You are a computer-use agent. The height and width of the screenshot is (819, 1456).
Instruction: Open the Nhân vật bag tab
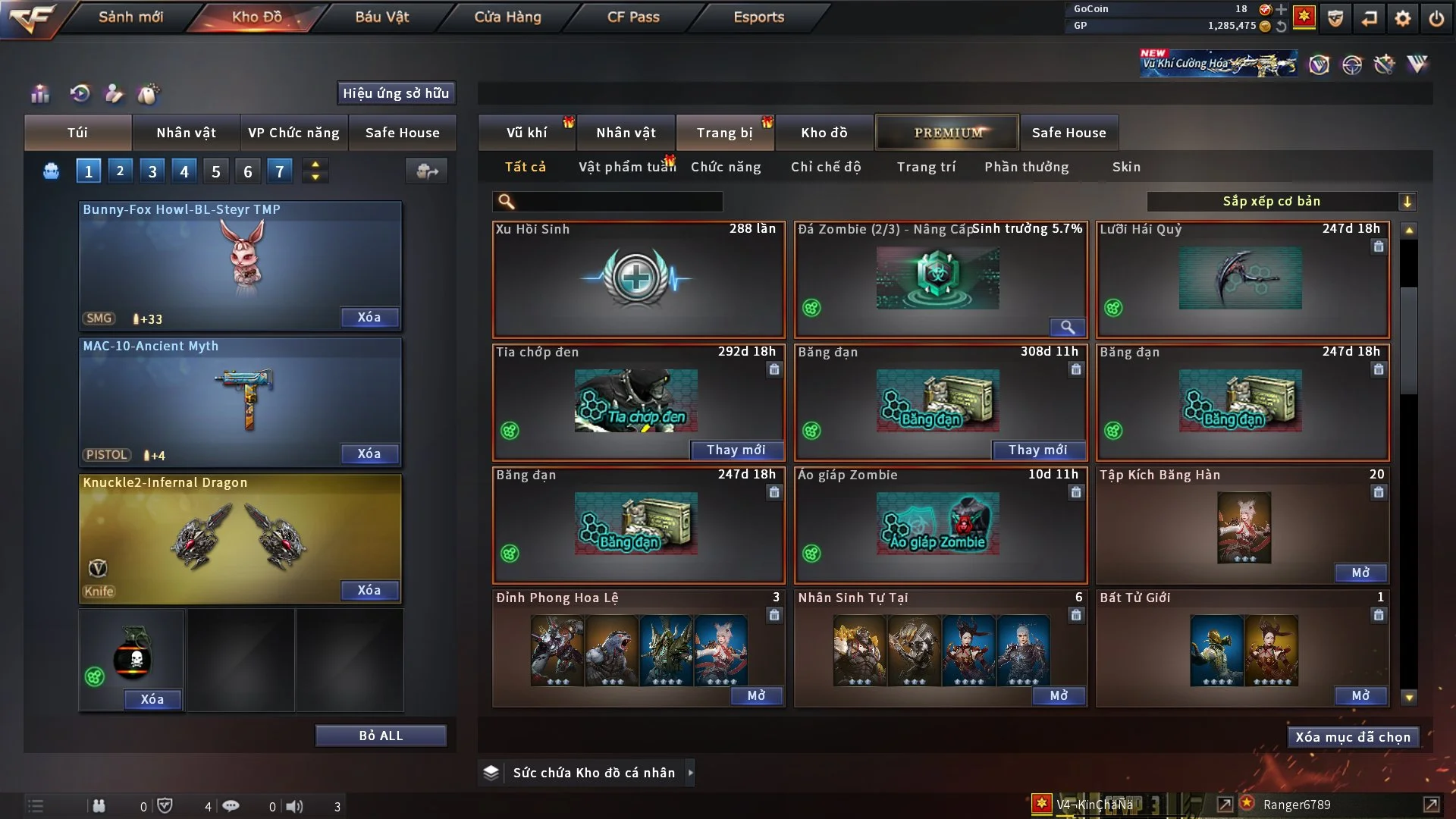[x=186, y=133]
